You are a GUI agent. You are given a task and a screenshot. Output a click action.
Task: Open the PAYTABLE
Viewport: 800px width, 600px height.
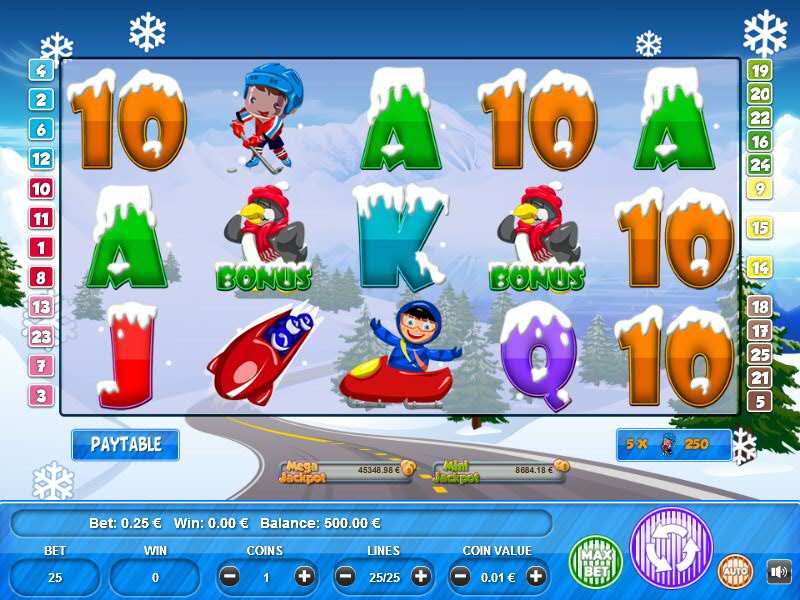click(x=125, y=445)
